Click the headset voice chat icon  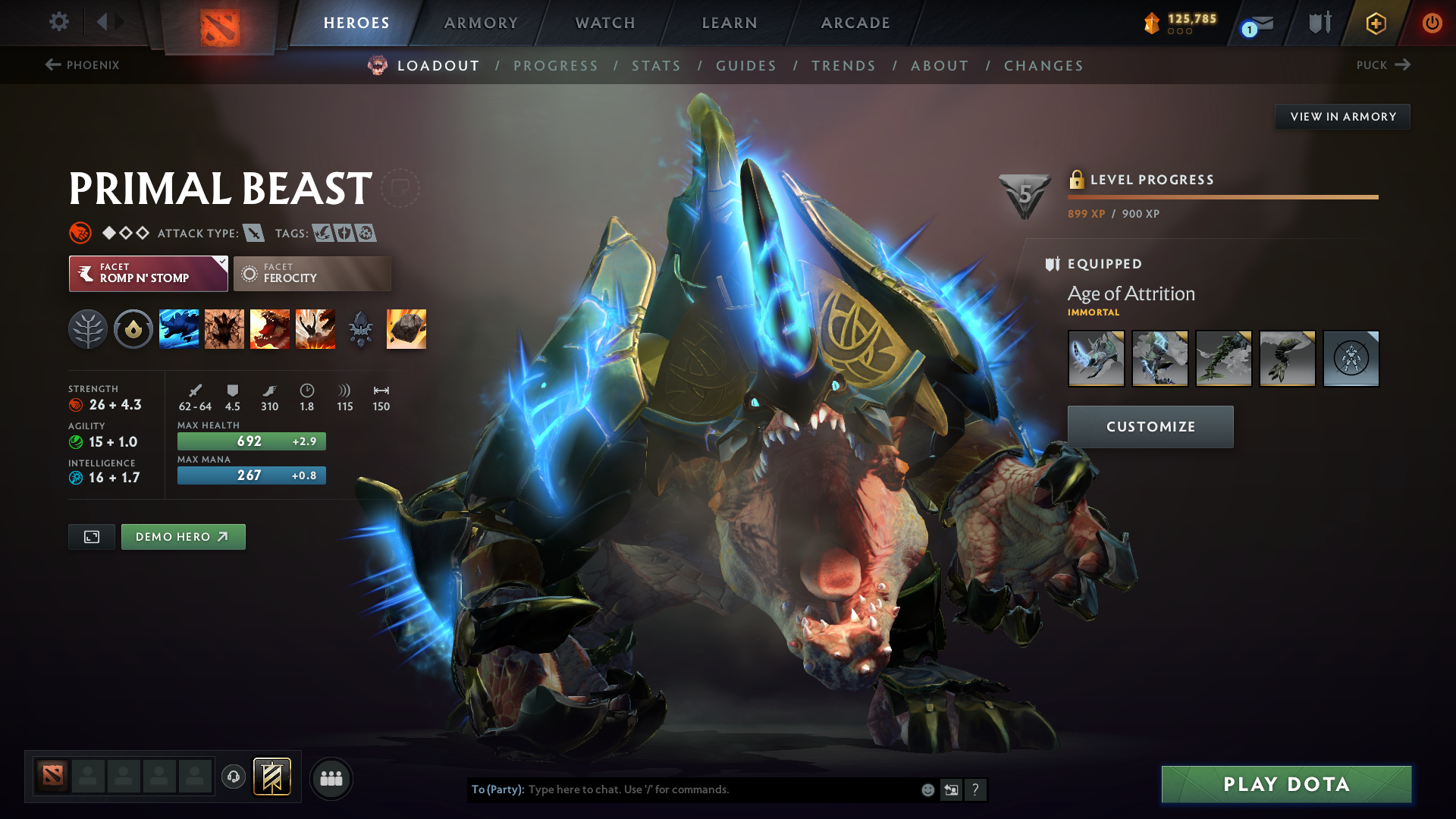click(x=233, y=777)
